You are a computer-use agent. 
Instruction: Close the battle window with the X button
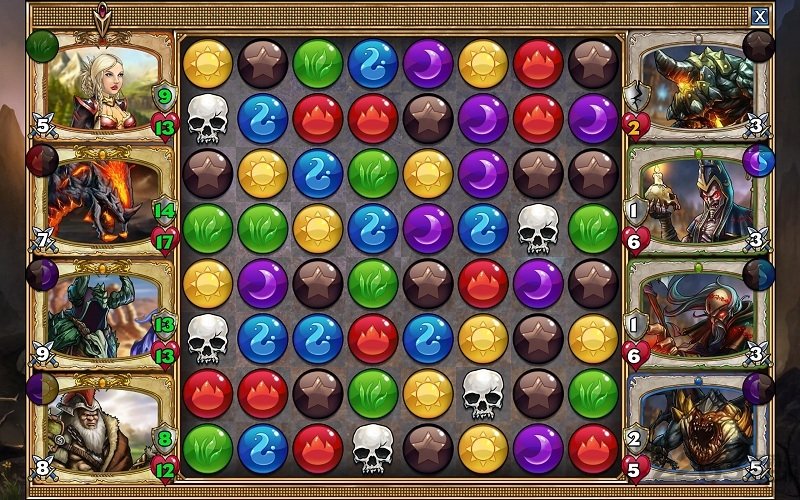[760, 16]
